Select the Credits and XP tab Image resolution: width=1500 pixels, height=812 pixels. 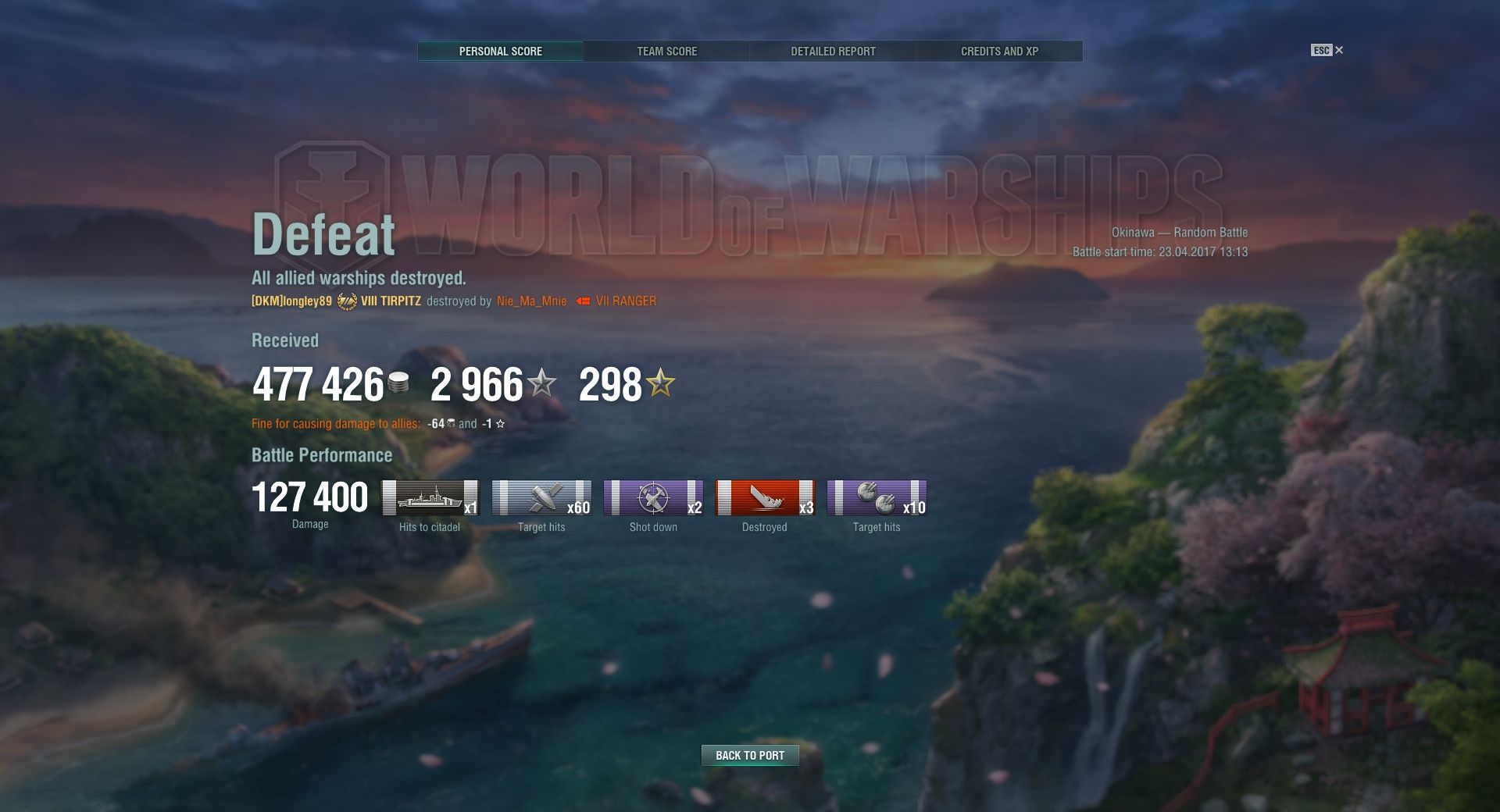pyautogui.click(x=999, y=52)
